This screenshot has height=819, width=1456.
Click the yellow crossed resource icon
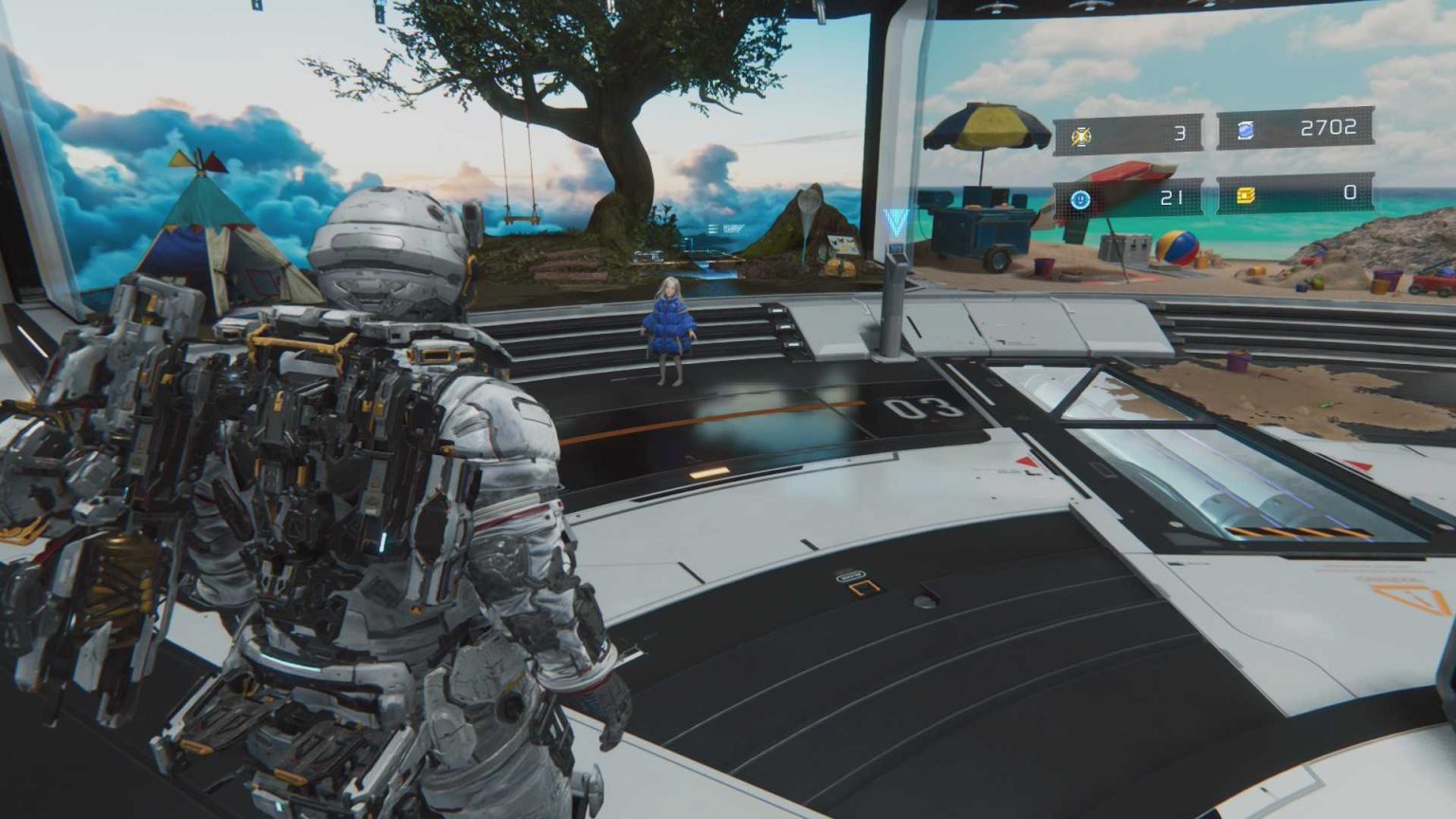(1081, 136)
